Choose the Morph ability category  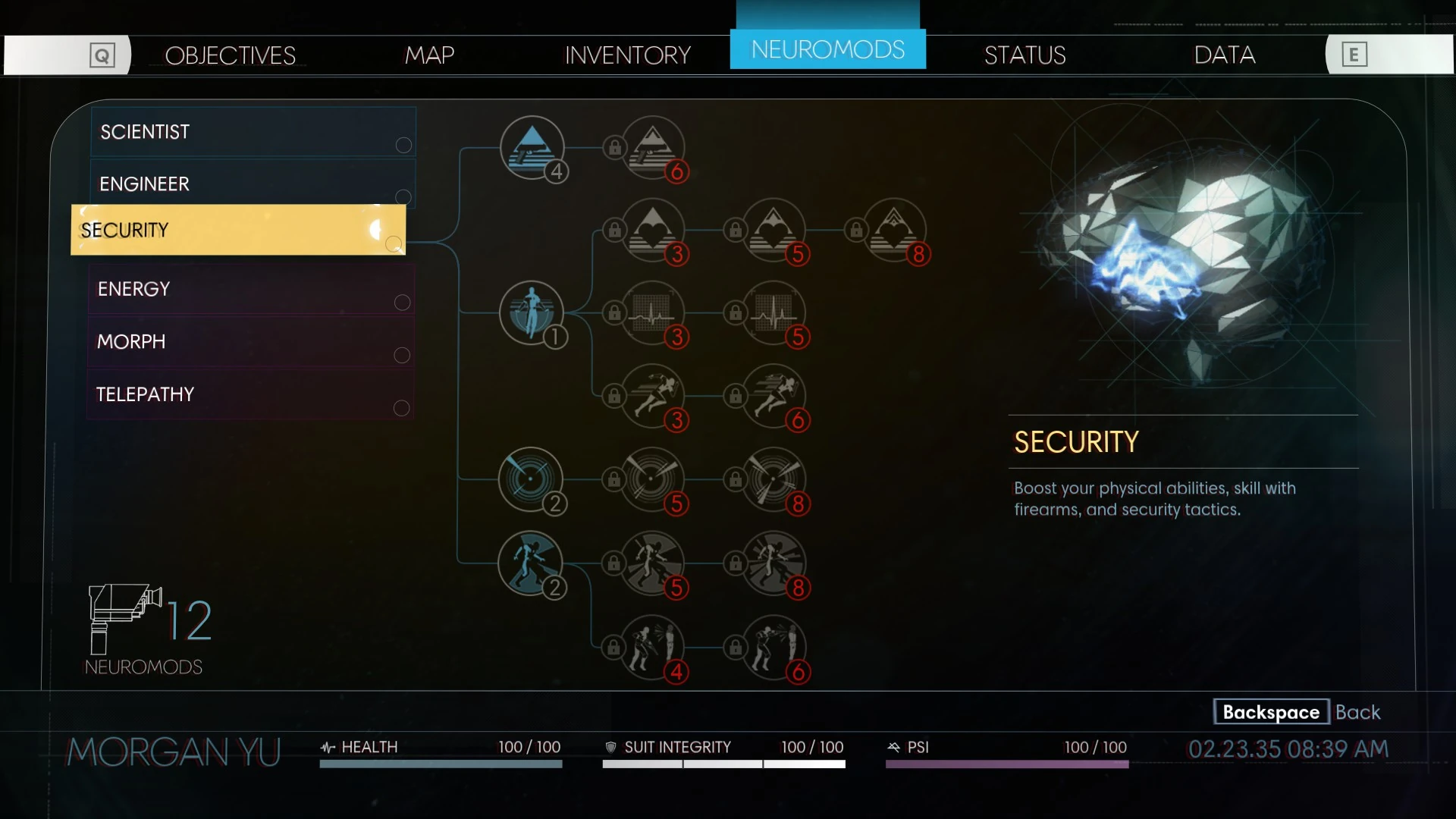point(251,341)
